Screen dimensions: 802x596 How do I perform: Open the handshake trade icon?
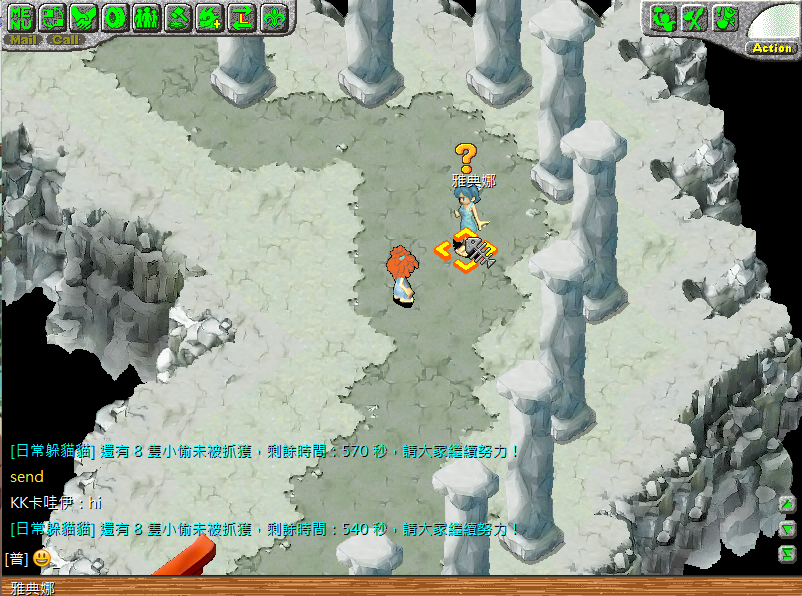click(85, 17)
